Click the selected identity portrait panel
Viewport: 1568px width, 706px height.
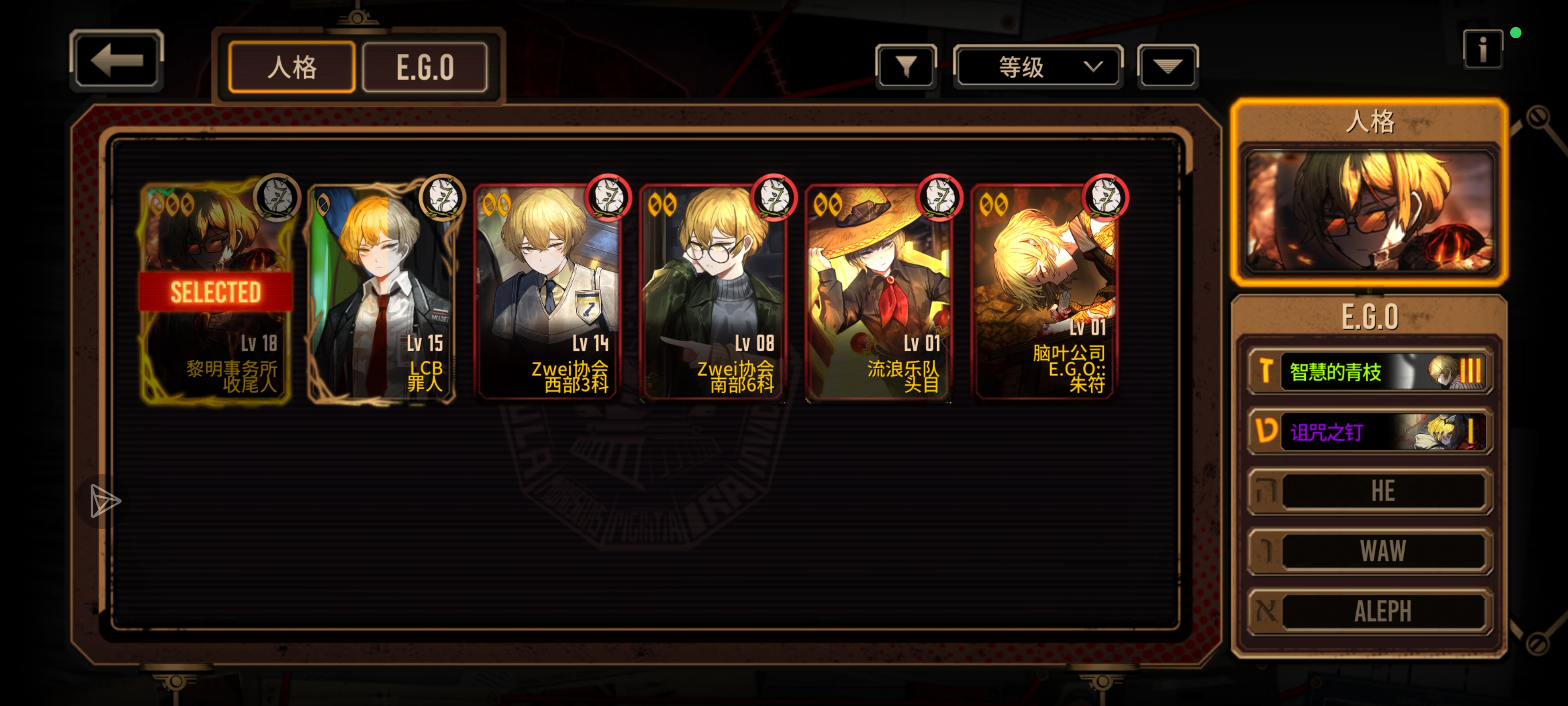click(1370, 209)
